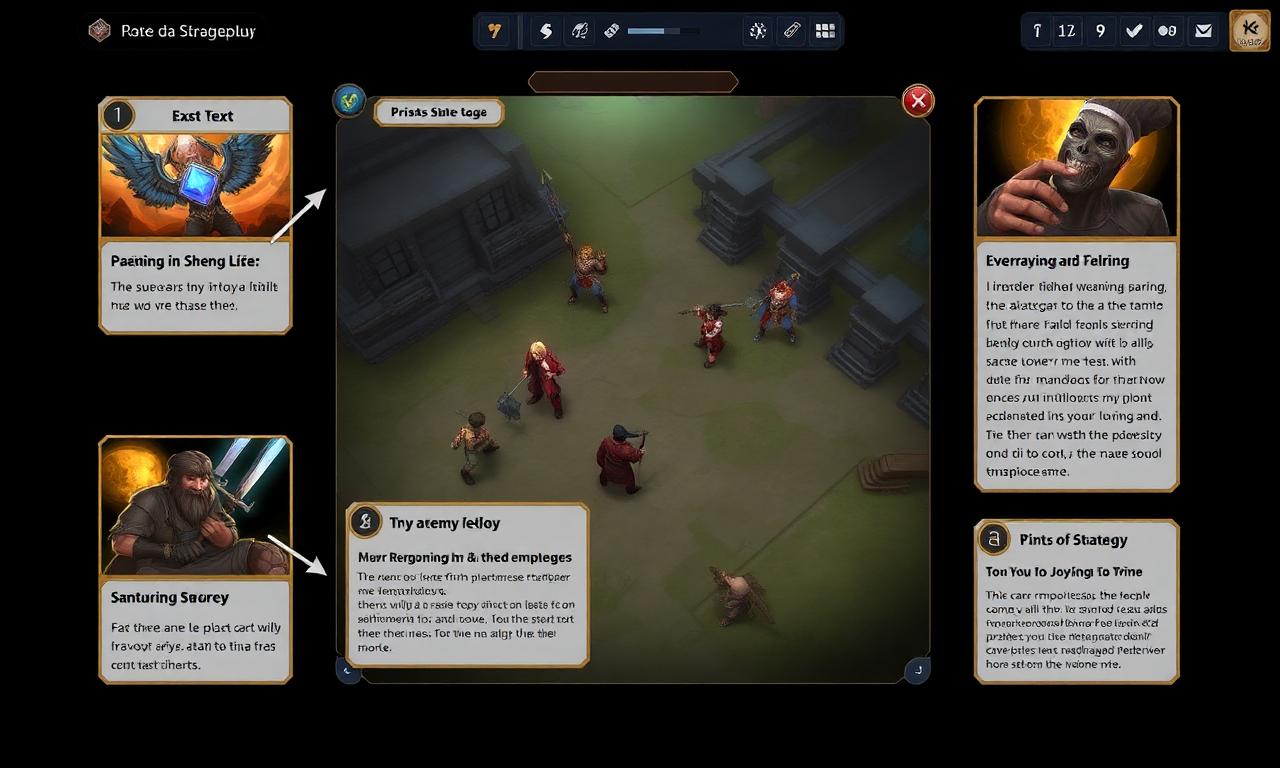Click the checkmark icon in top bar
1280x768 pixels.
point(1134,31)
